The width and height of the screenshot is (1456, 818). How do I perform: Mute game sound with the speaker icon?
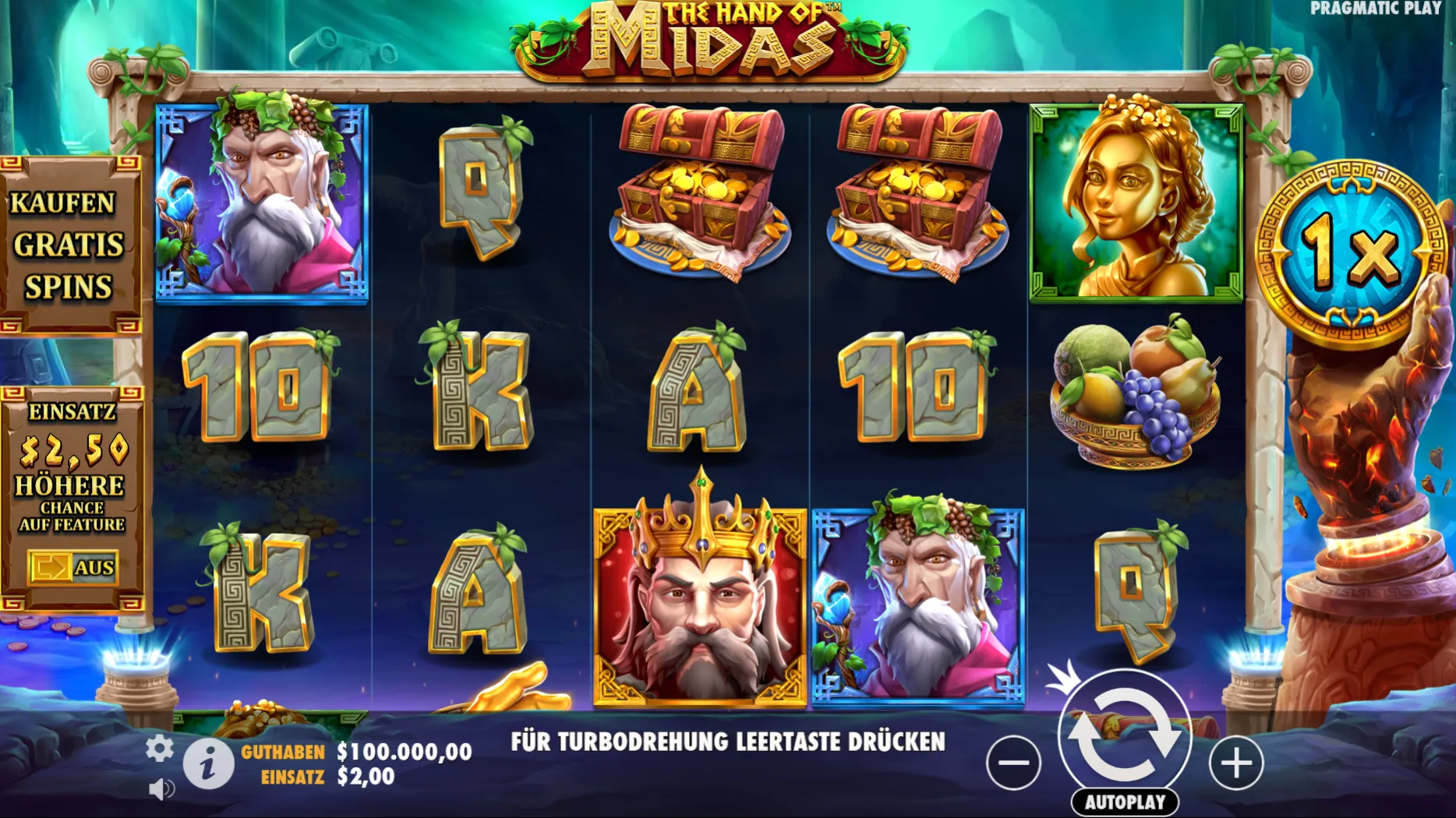pyautogui.click(x=161, y=788)
